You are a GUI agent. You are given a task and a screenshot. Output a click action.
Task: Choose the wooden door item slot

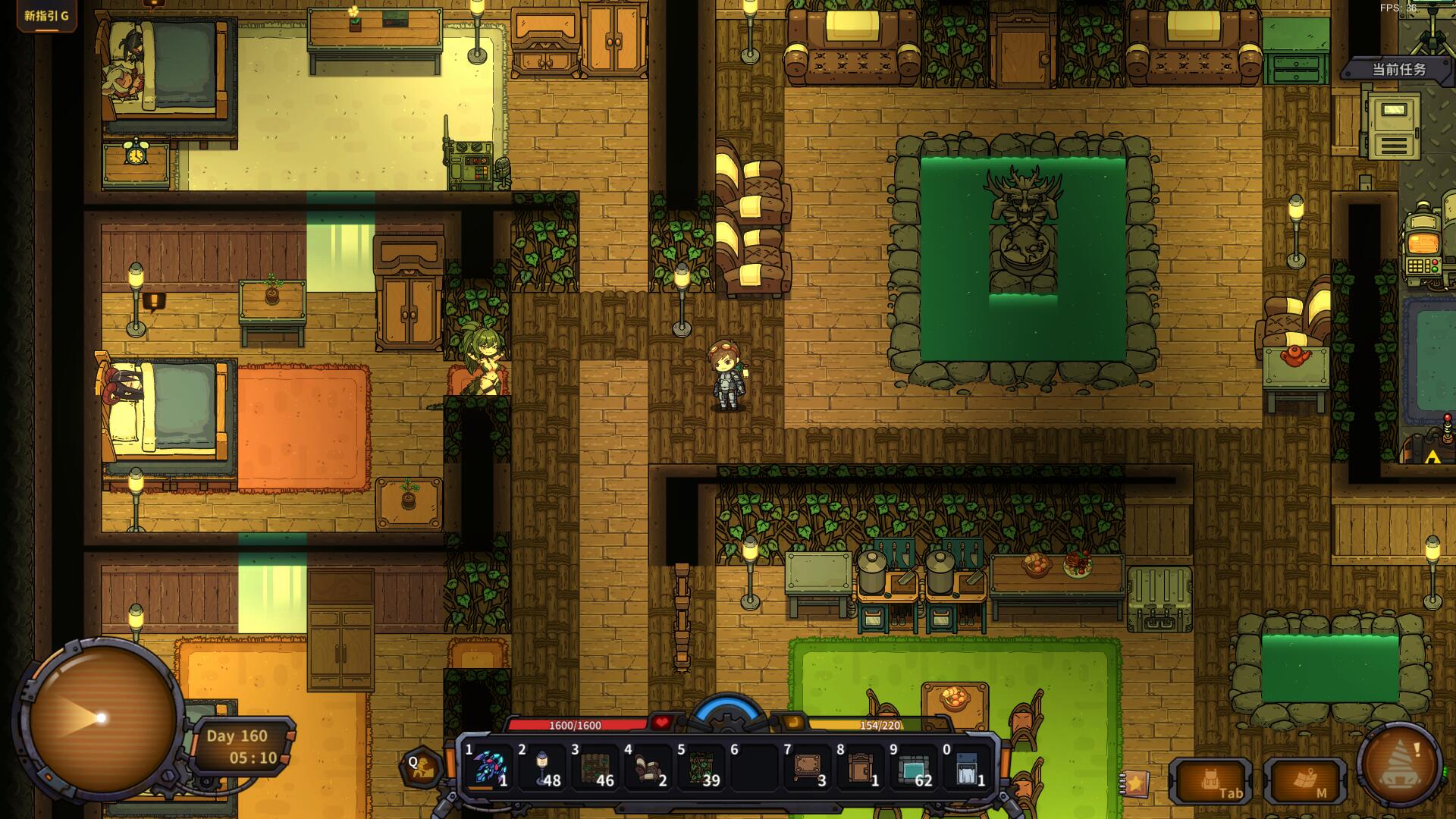click(861, 767)
